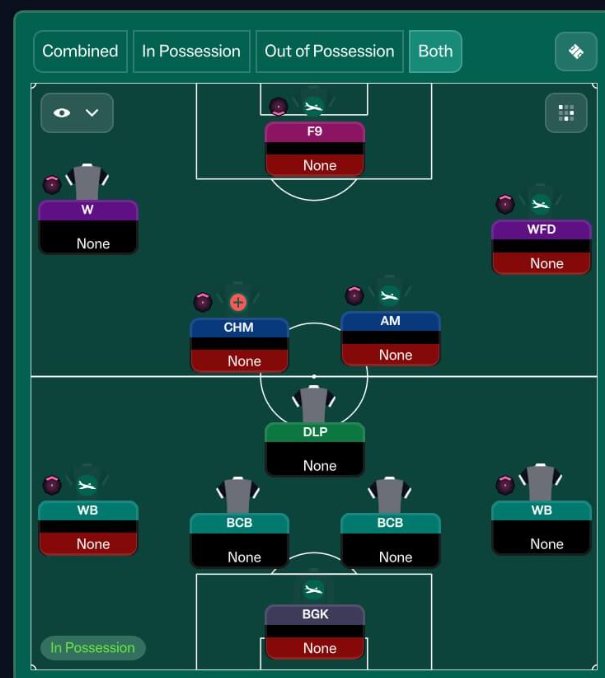Choose the WFD wide forward card
The width and height of the screenshot is (605, 678).
(x=541, y=246)
